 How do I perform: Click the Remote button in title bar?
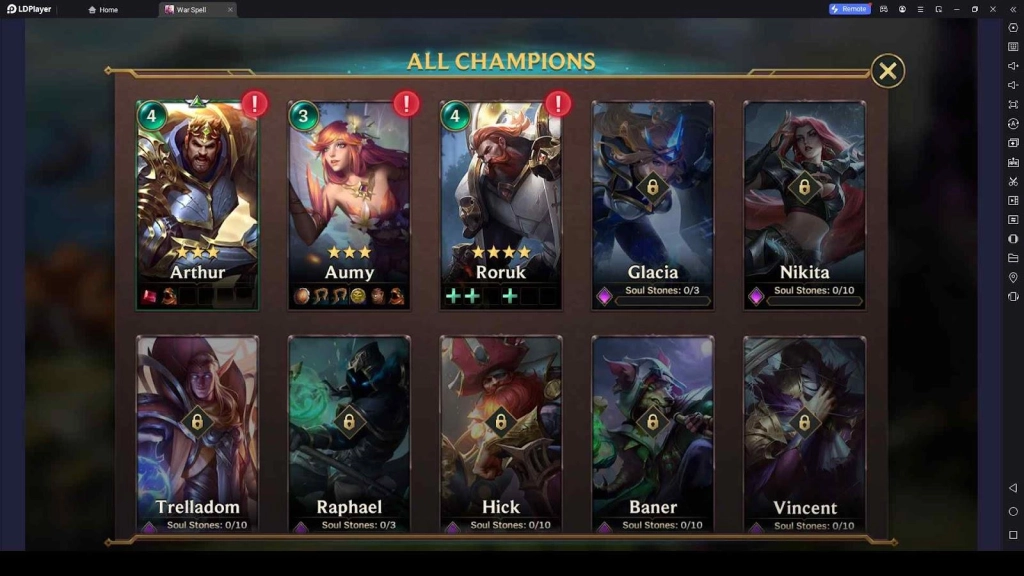(x=849, y=9)
